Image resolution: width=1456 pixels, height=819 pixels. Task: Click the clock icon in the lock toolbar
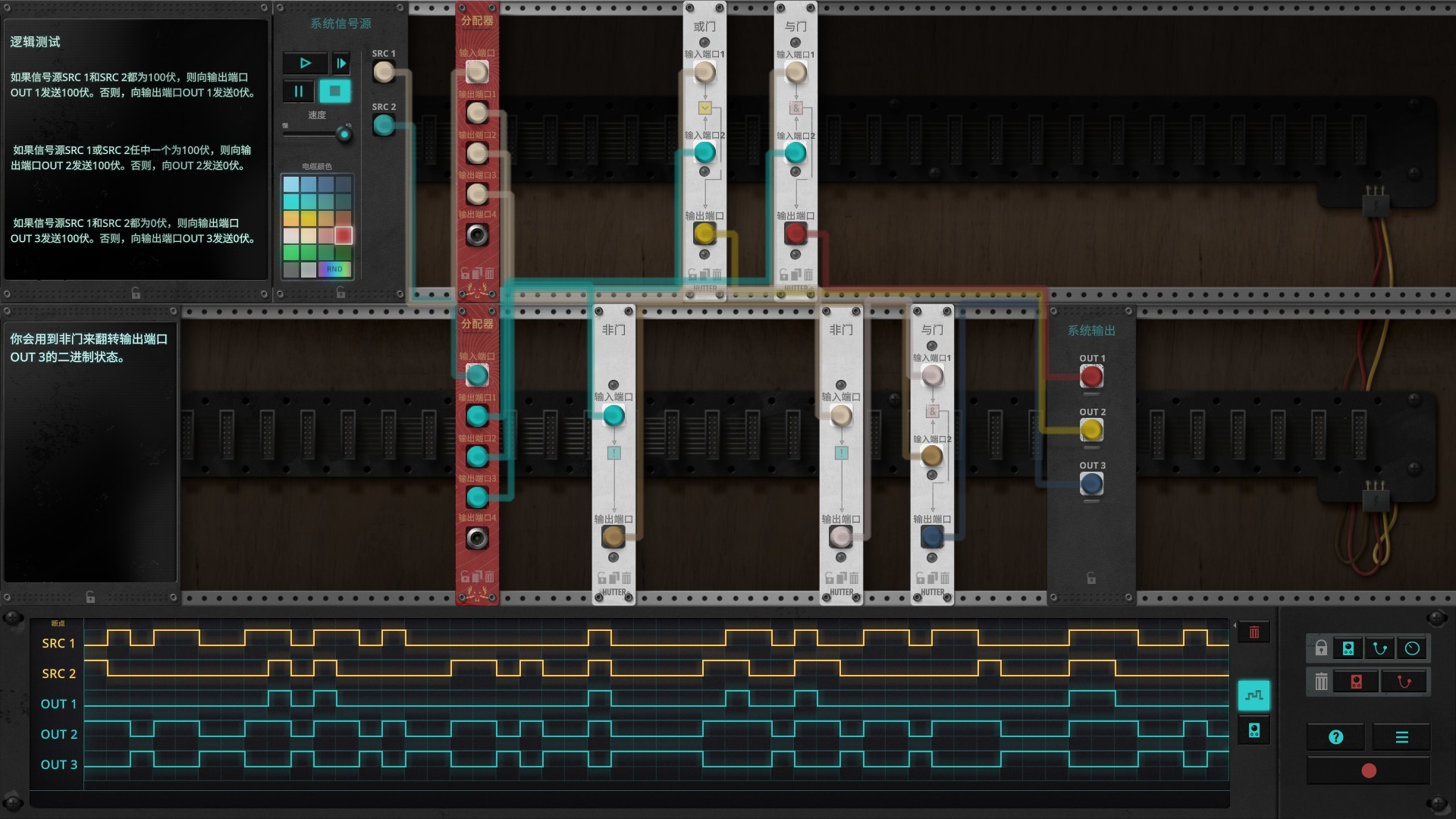coord(1412,647)
